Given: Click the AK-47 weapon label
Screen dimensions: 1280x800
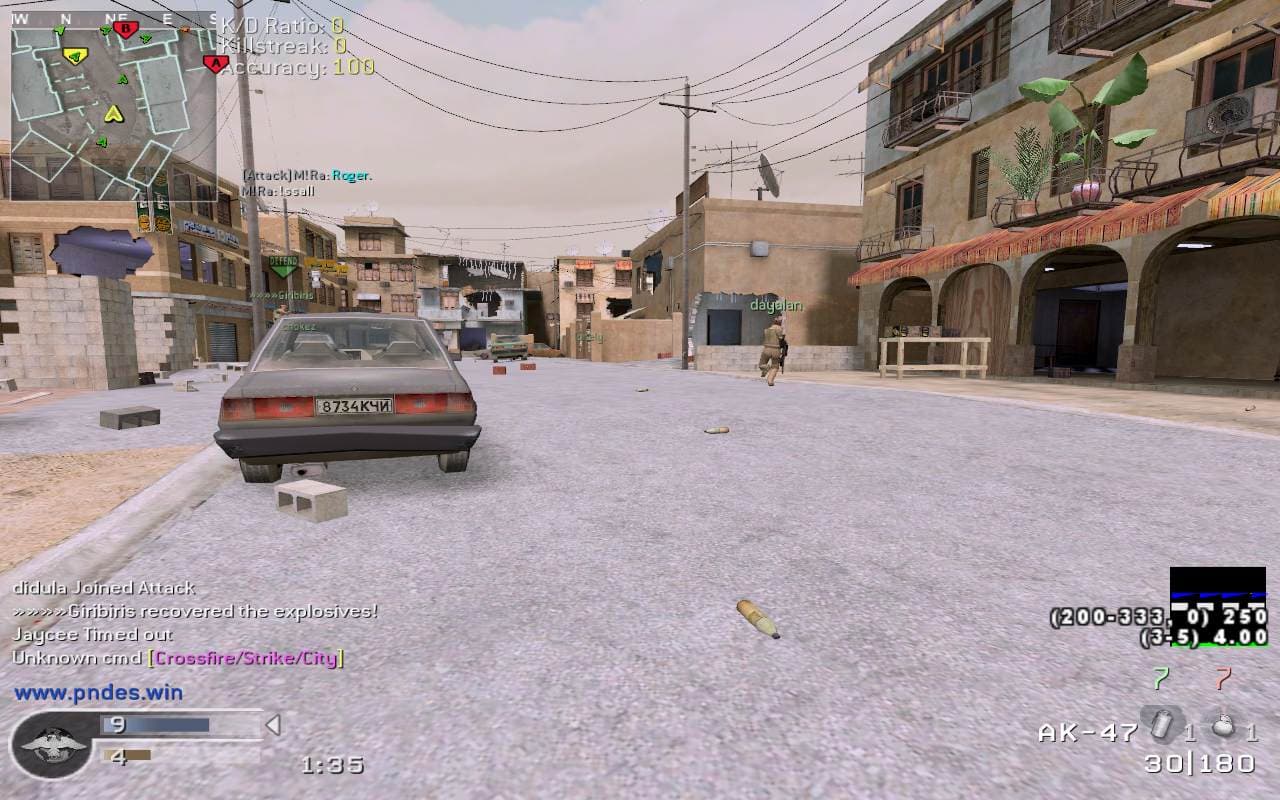Looking at the screenshot, I should pos(1087,732).
